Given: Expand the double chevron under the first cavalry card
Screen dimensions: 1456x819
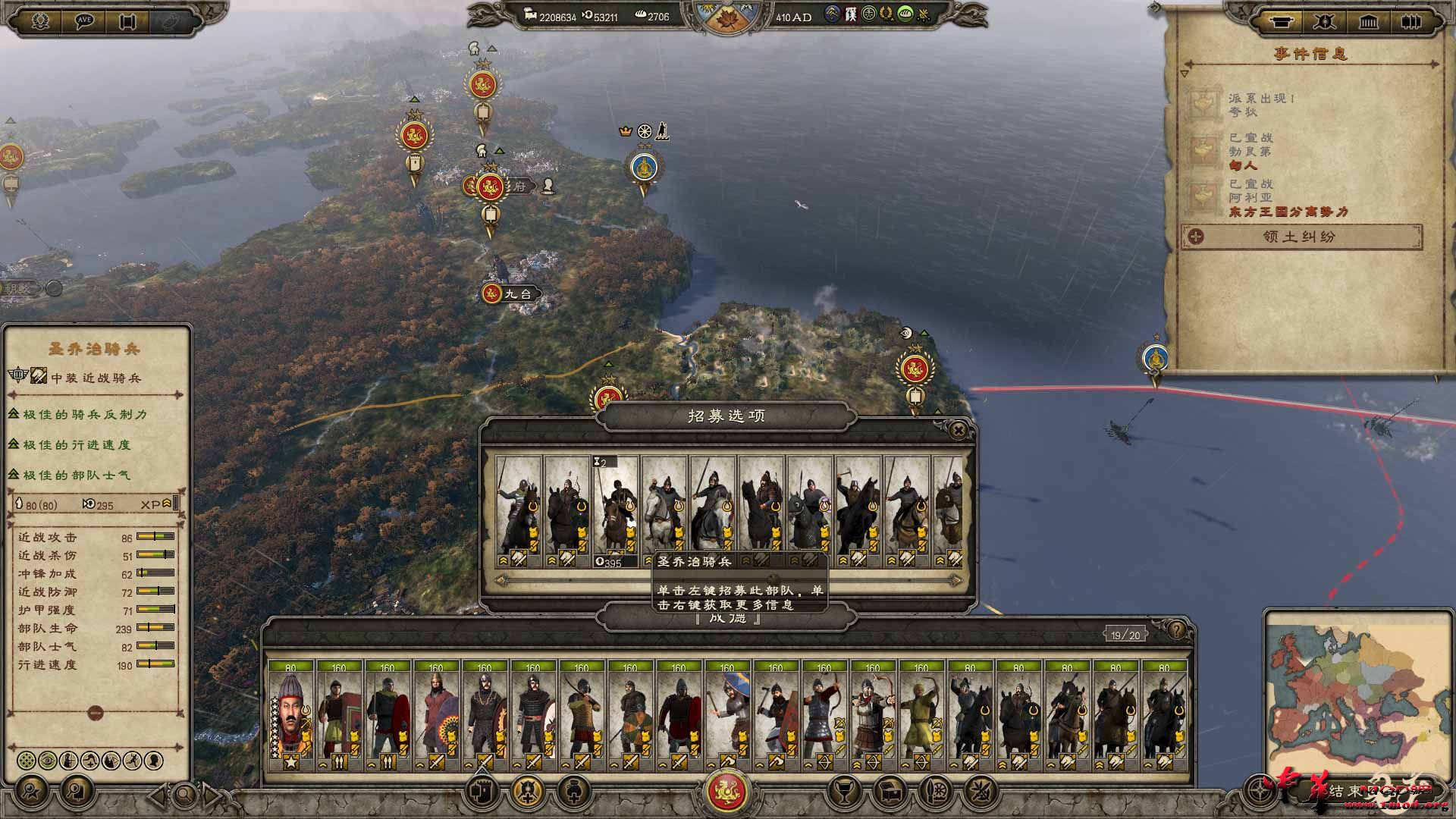Looking at the screenshot, I should coord(503,560).
